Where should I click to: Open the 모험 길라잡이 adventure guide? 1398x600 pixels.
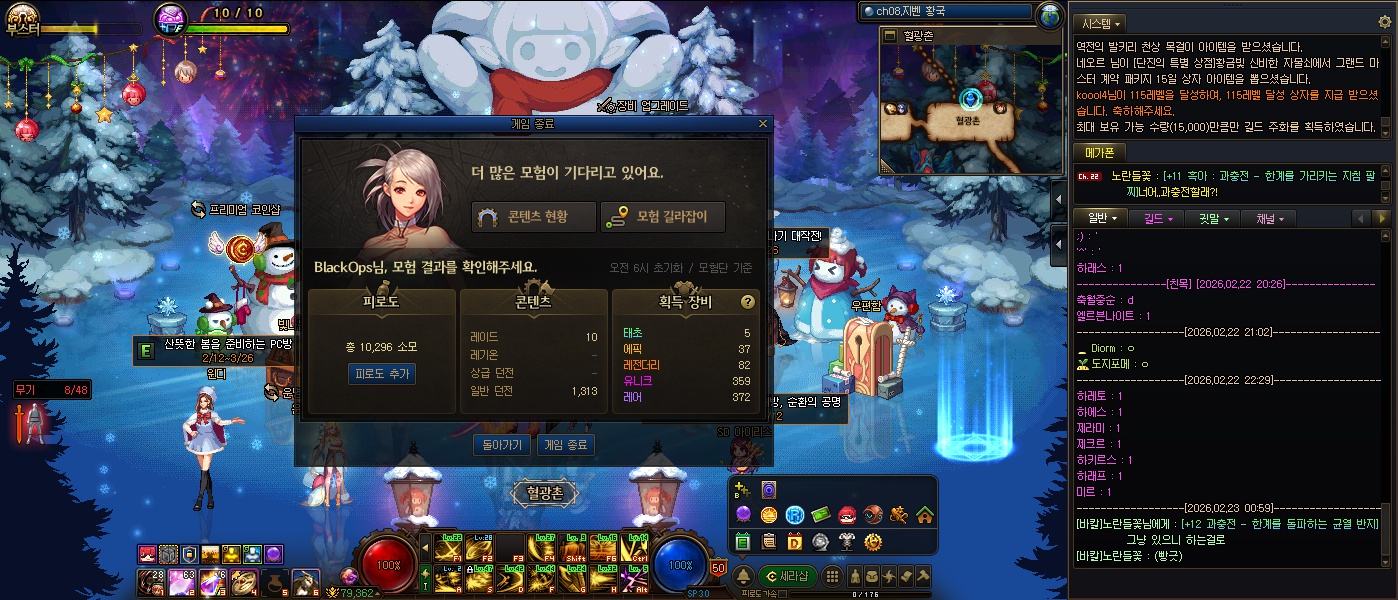(x=662, y=217)
